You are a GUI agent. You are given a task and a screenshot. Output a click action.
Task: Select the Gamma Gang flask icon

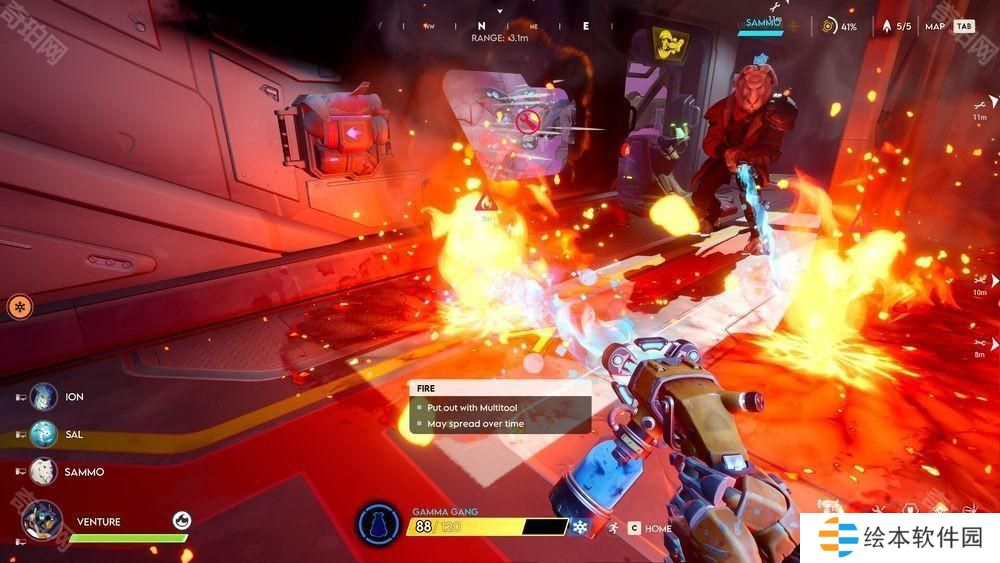[x=379, y=523]
